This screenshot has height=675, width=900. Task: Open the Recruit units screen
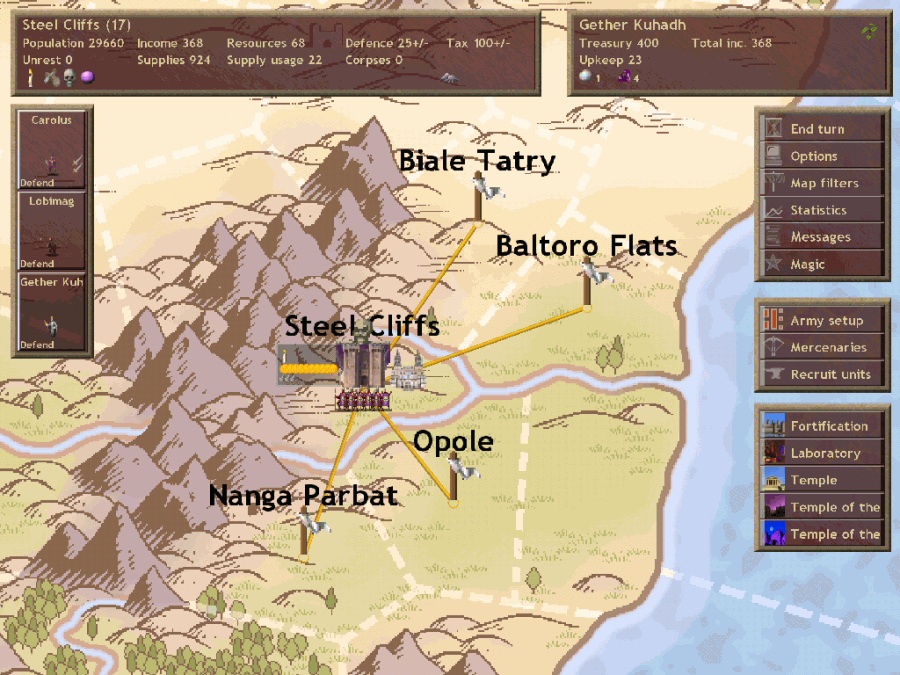click(x=822, y=375)
